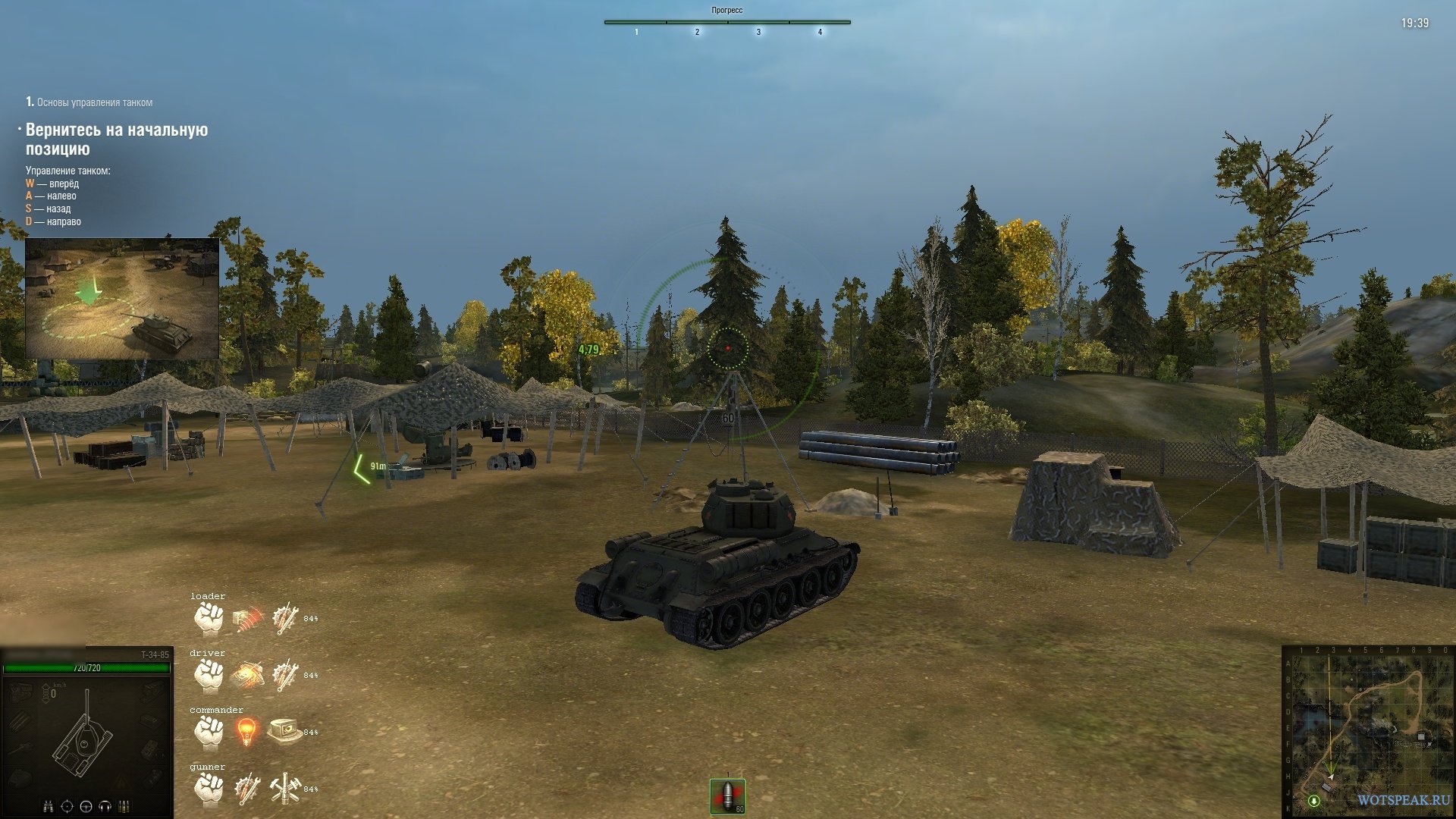
Task: Select the shells loader icon on damage panel
Action: (x=124, y=806)
